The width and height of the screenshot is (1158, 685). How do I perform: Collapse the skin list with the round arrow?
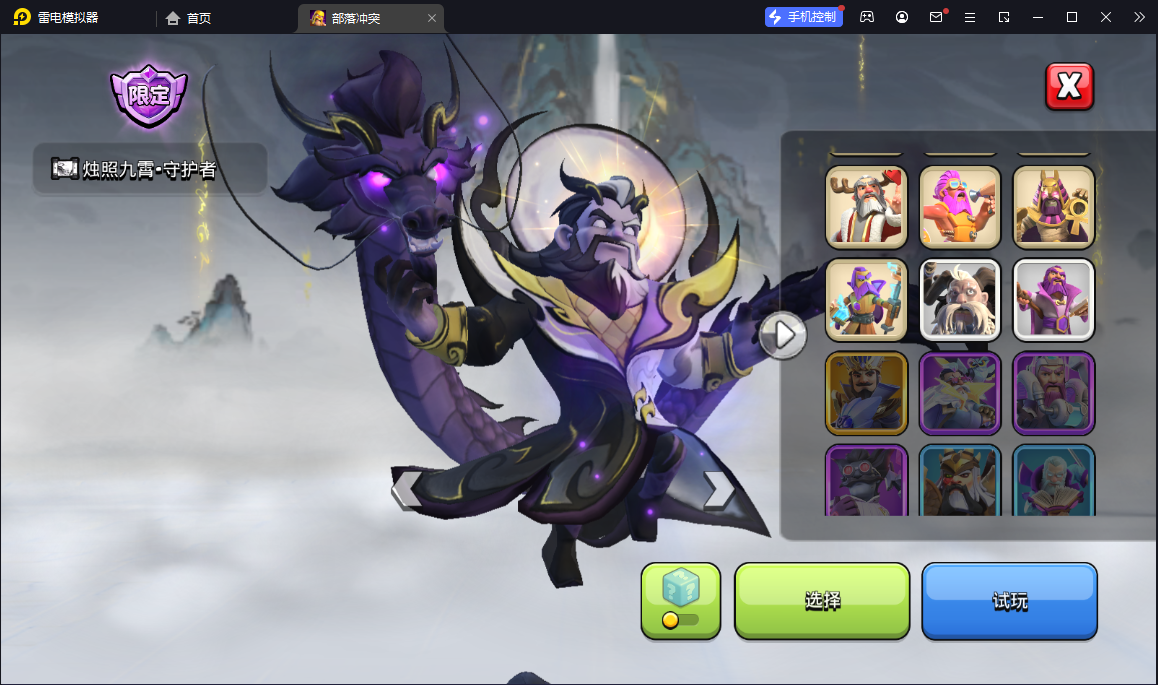(783, 335)
